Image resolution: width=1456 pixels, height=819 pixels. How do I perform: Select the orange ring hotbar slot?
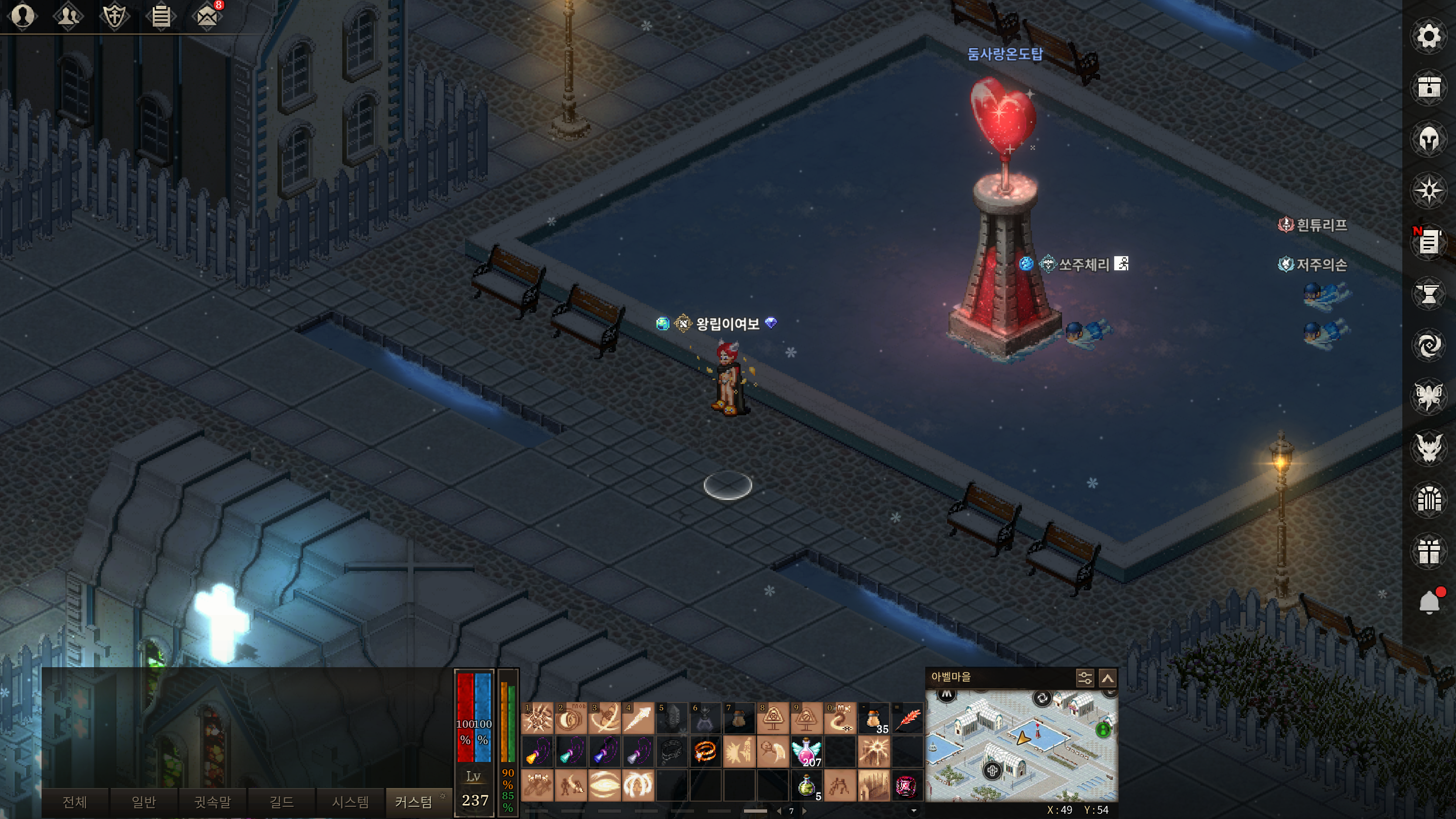tap(705, 752)
